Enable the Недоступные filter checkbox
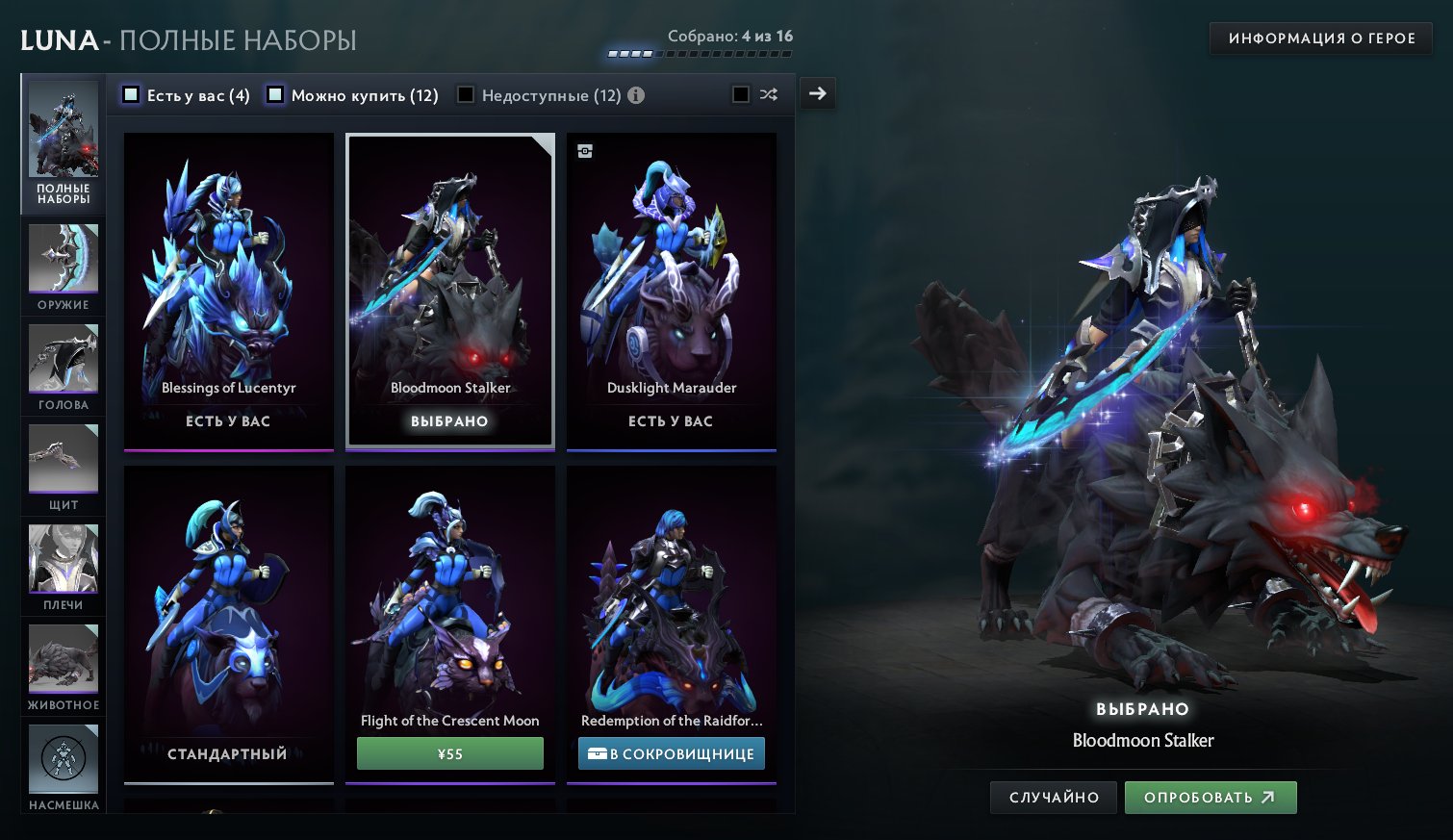Viewport: 1453px width, 840px height. click(466, 94)
